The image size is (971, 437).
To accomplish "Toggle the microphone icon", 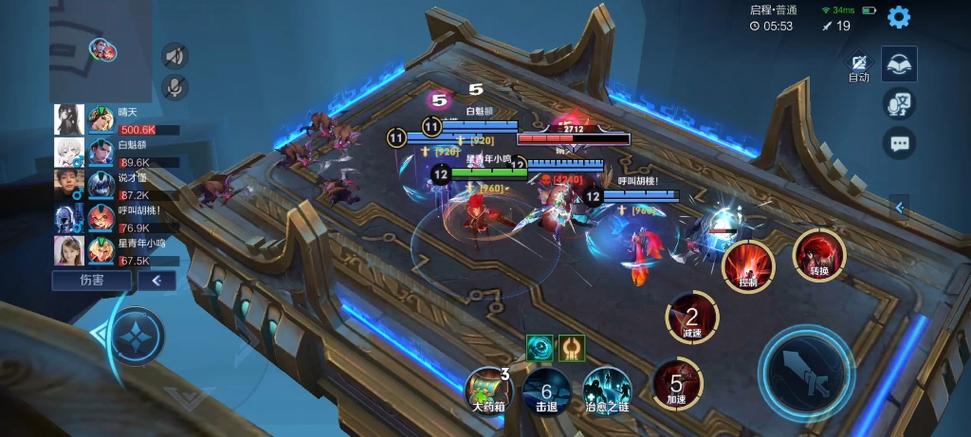I will coord(175,87).
